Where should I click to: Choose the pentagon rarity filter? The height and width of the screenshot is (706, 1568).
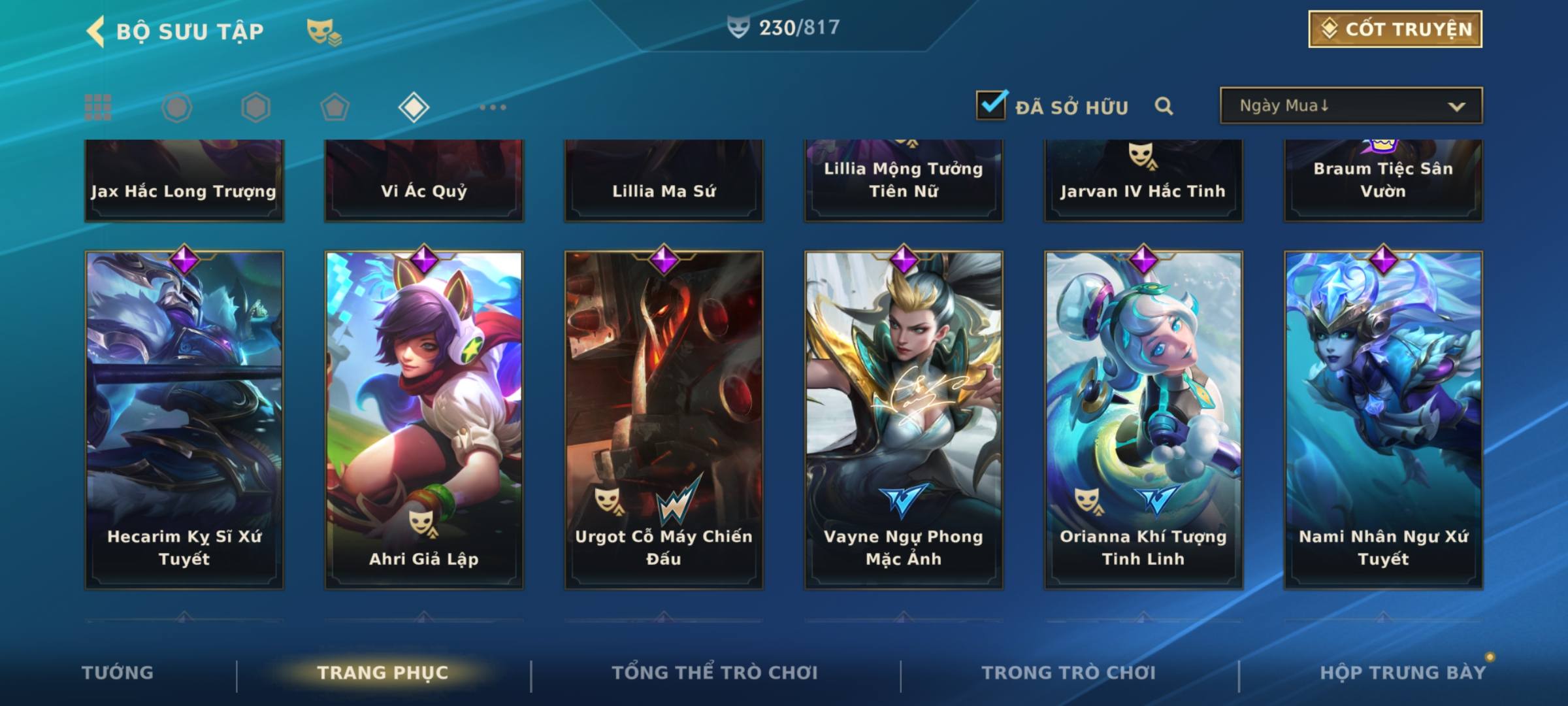tap(335, 107)
